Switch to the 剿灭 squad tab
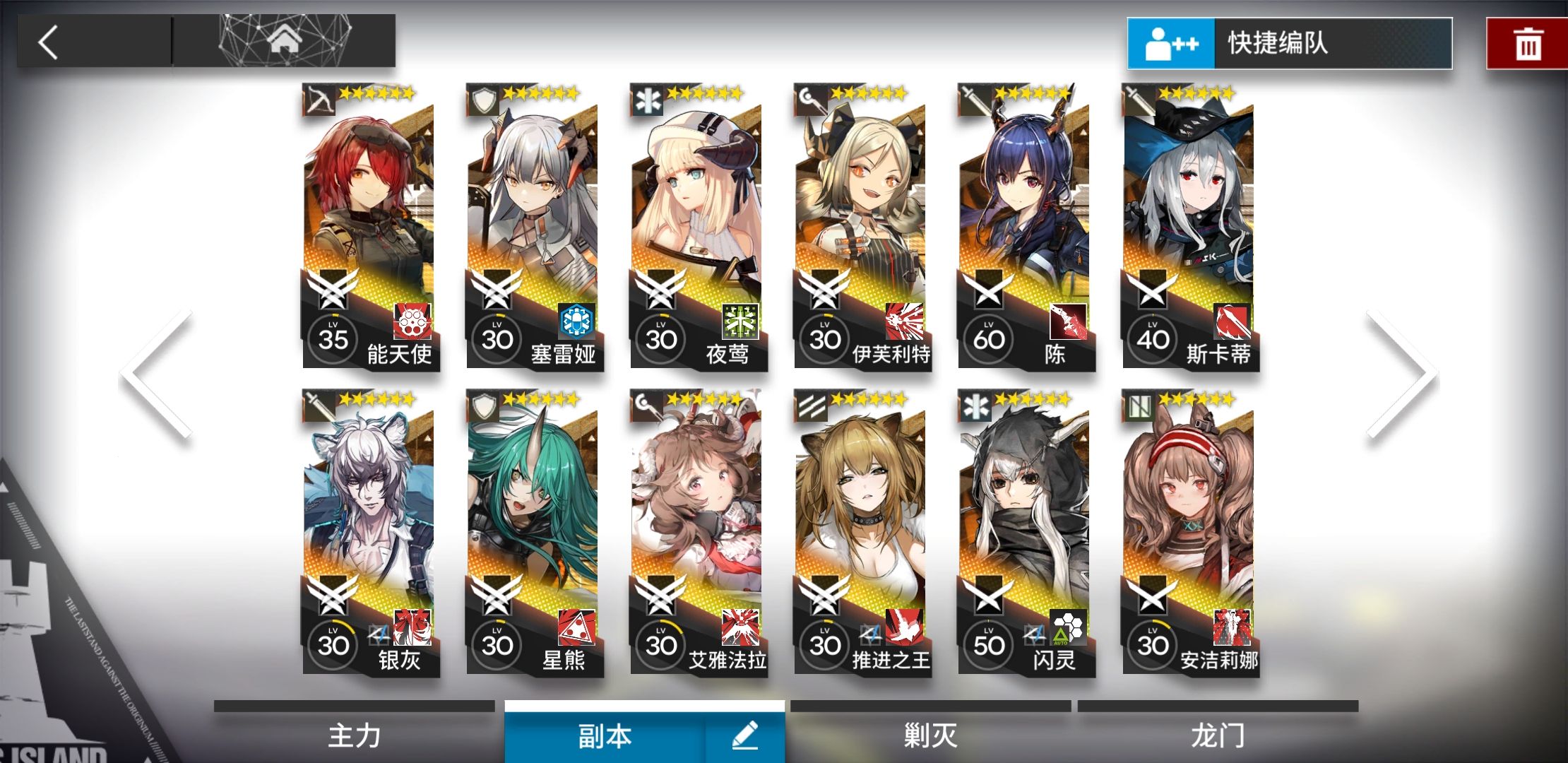Viewport: 1568px width, 763px height. 930,735
